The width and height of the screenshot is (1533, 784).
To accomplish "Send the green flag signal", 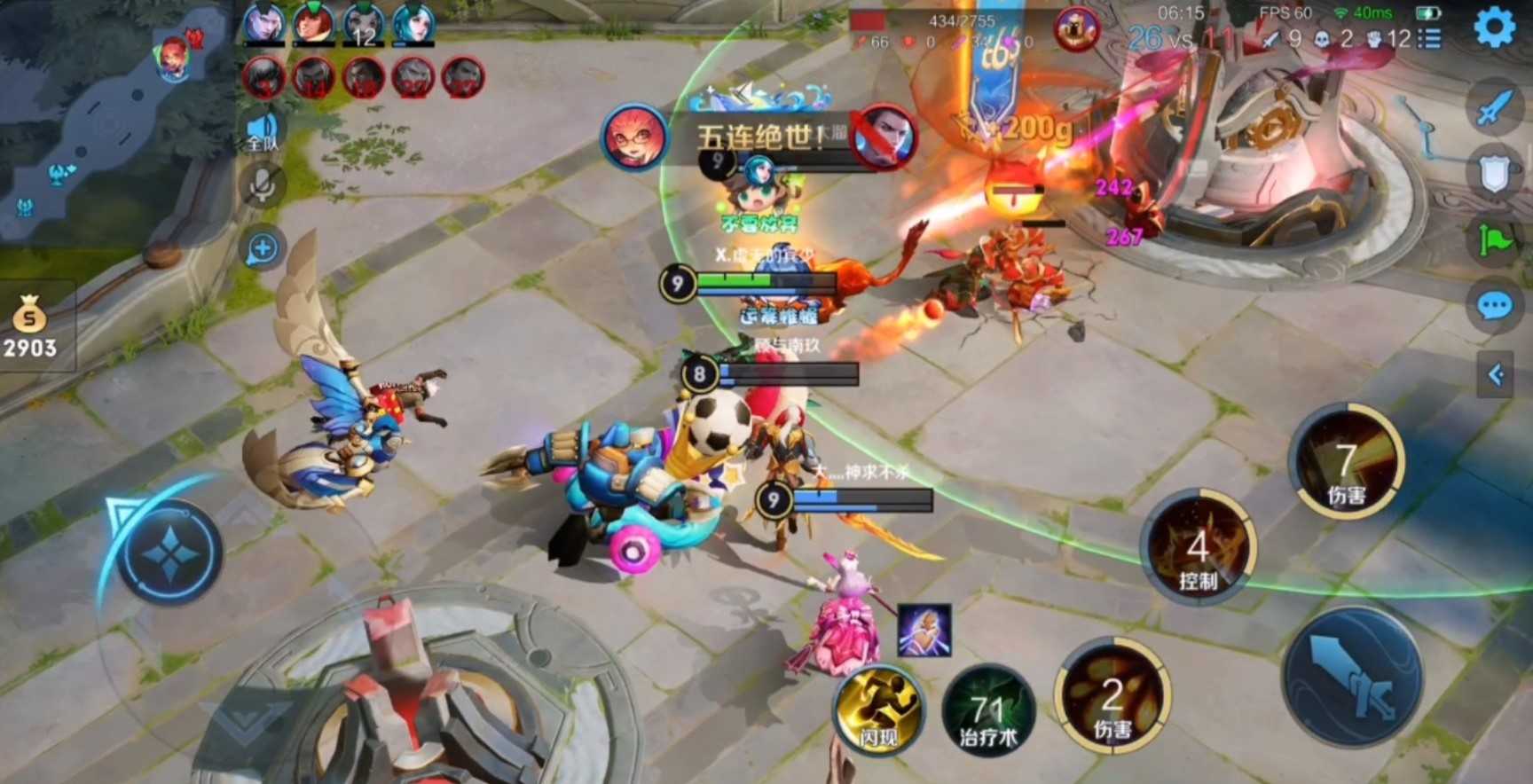I will [x=1495, y=239].
